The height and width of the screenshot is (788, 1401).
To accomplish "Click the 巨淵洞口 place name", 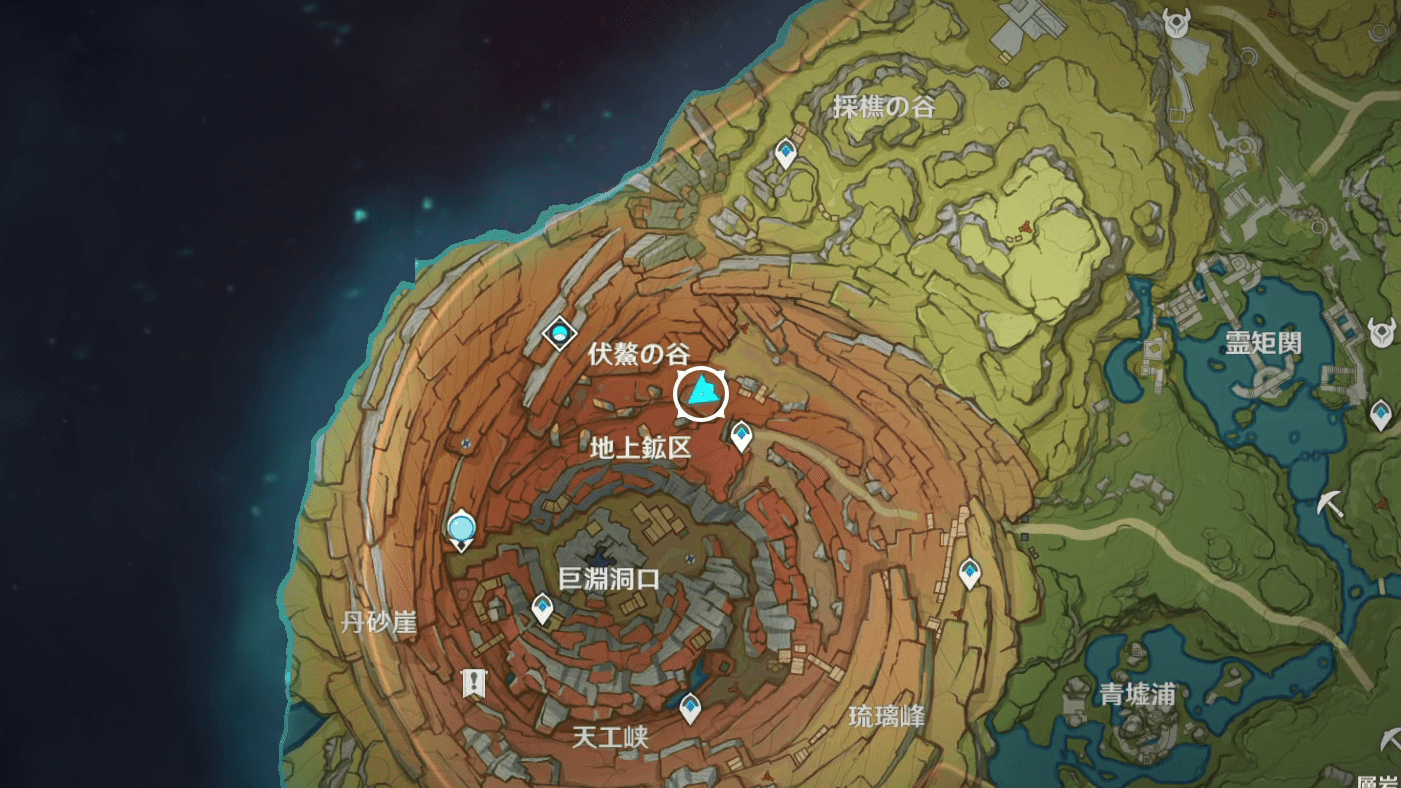I will [609, 576].
